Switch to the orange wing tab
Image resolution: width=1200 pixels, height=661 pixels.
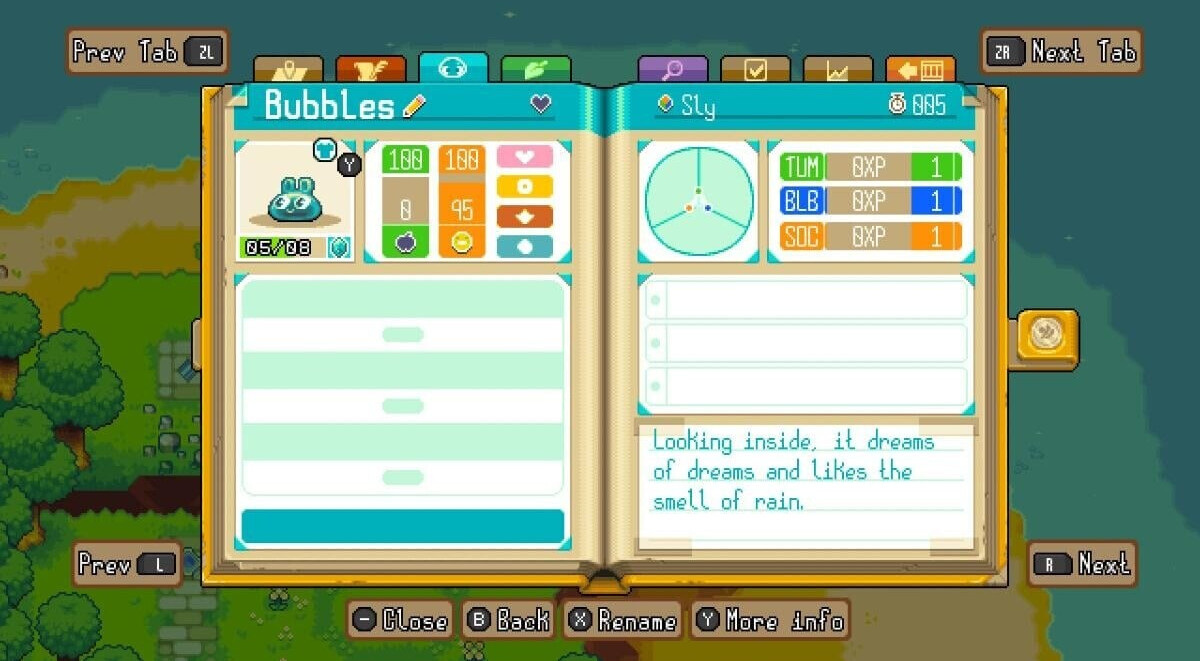371,70
